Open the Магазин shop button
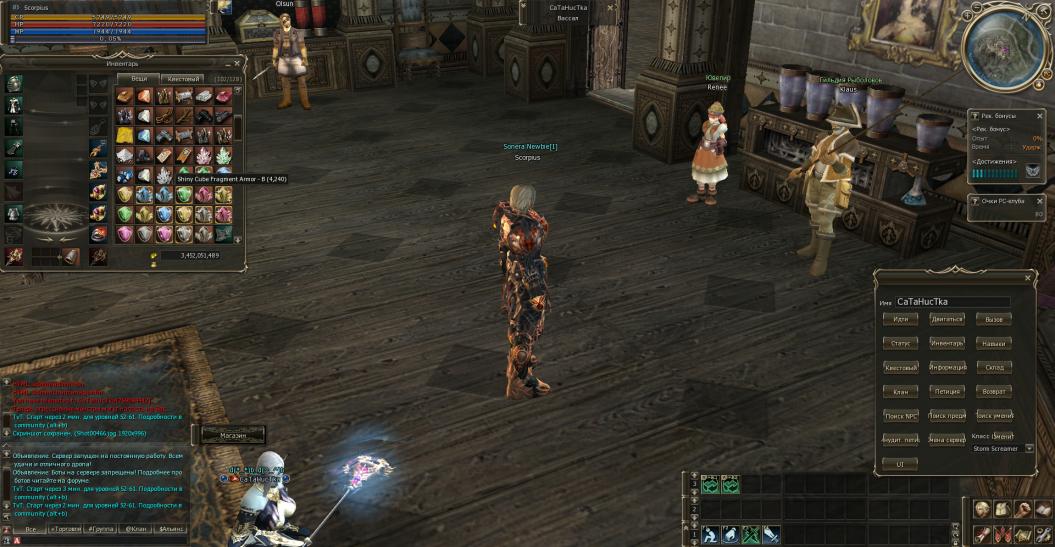Viewport: 1055px width, 547px height. coord(230,435)
